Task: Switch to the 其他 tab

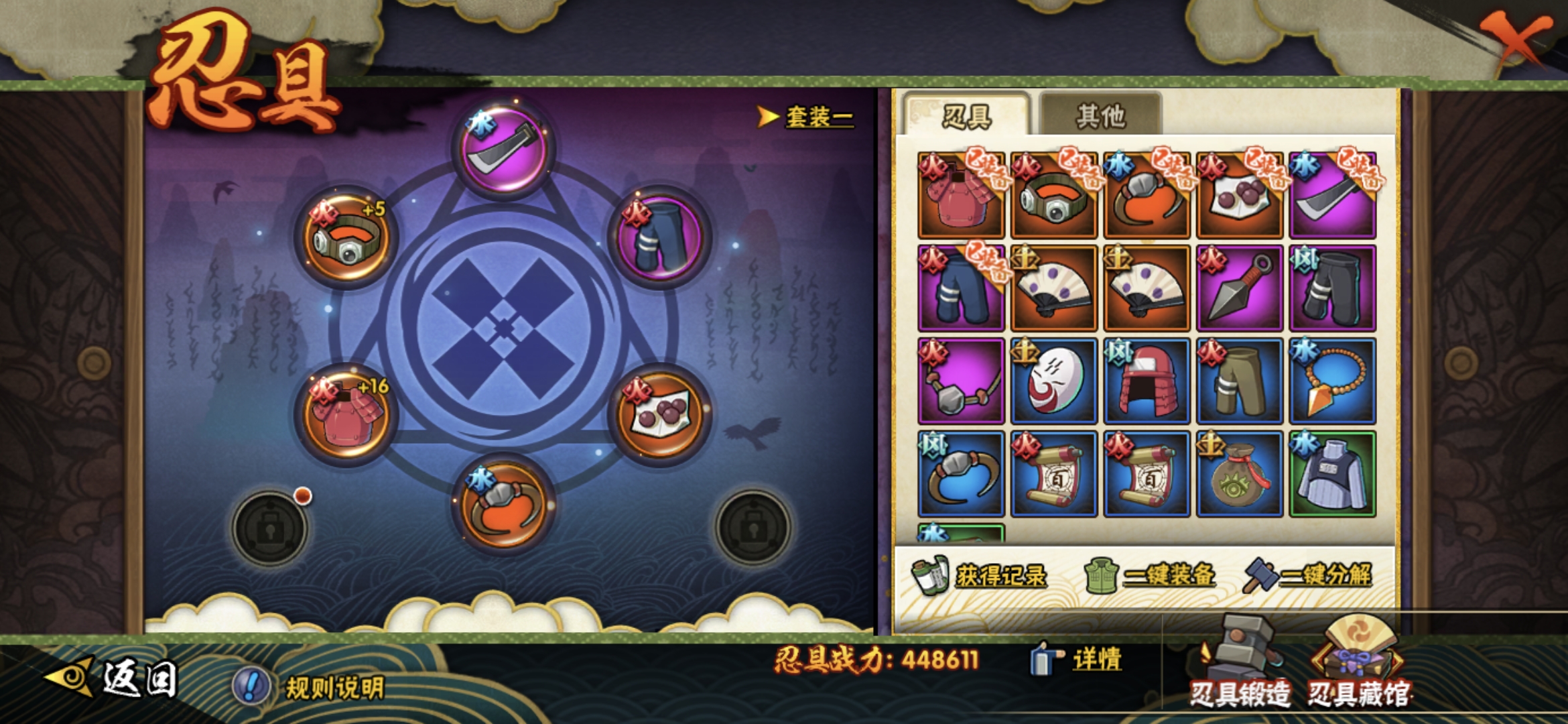Action: (x=1100, y=116)
